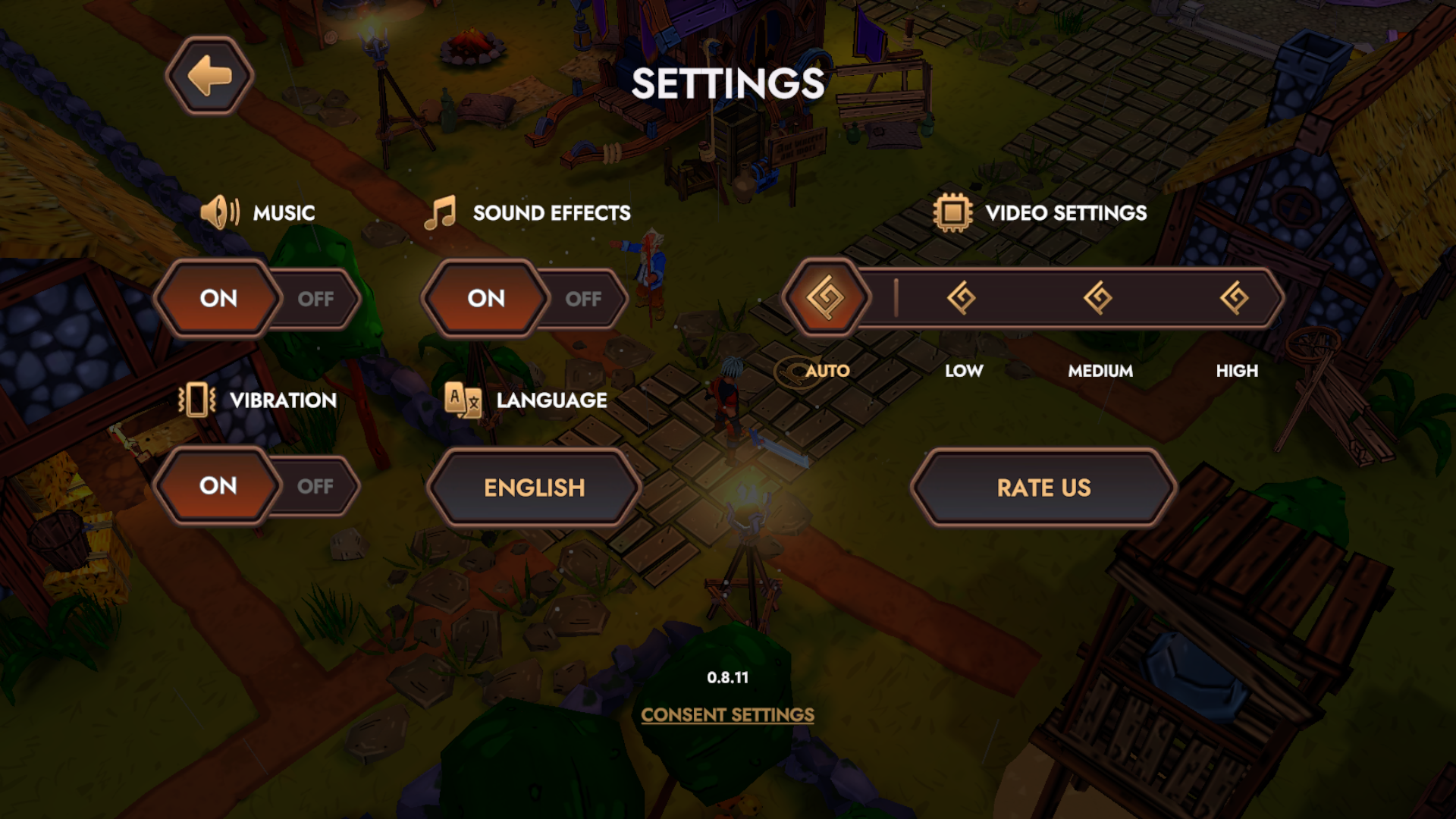Viewport: 1456px width, 819px height.
Task: Set video quality to Medium
Action: pyautogui.click(x=1098, y=298)
